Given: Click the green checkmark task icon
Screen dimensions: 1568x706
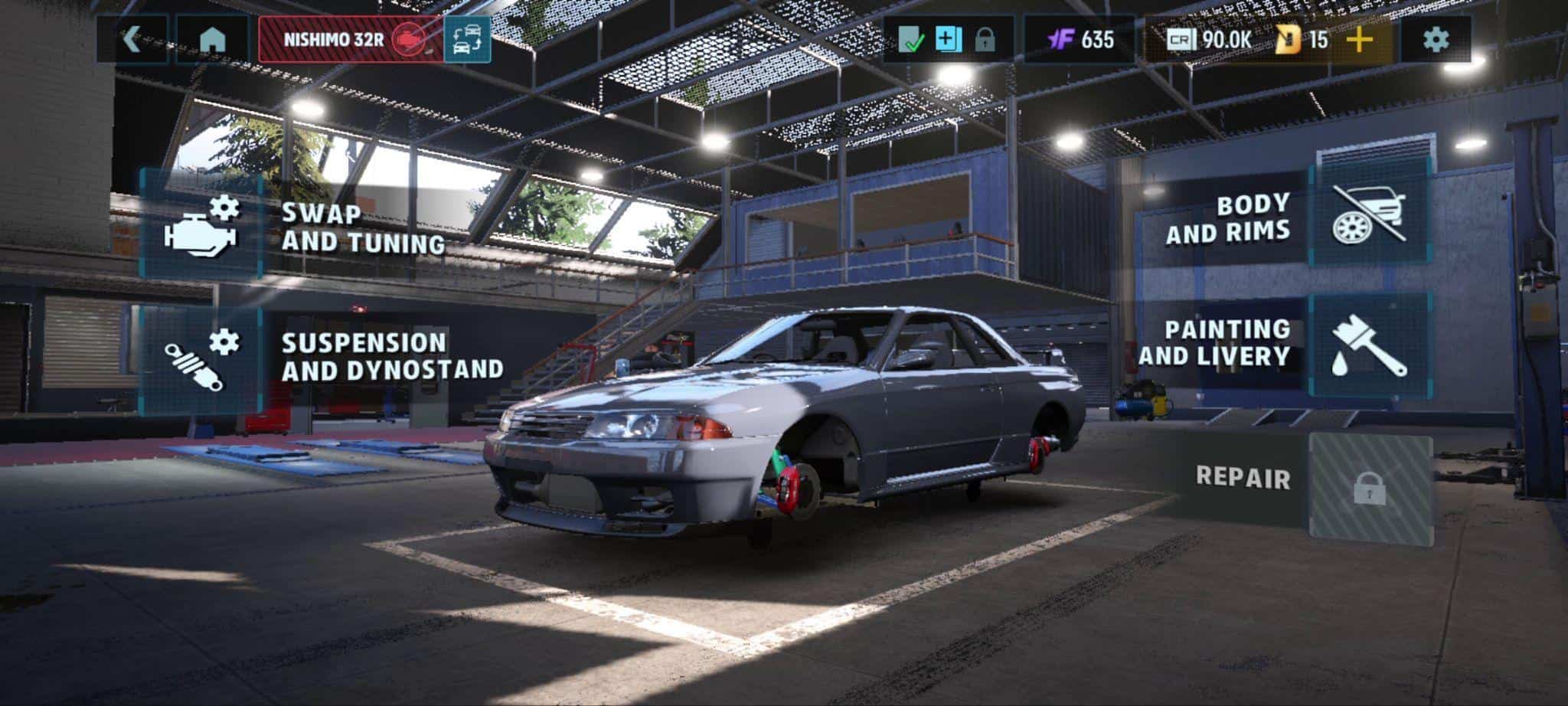Looking at the screenshot, I should pos(911,39).
